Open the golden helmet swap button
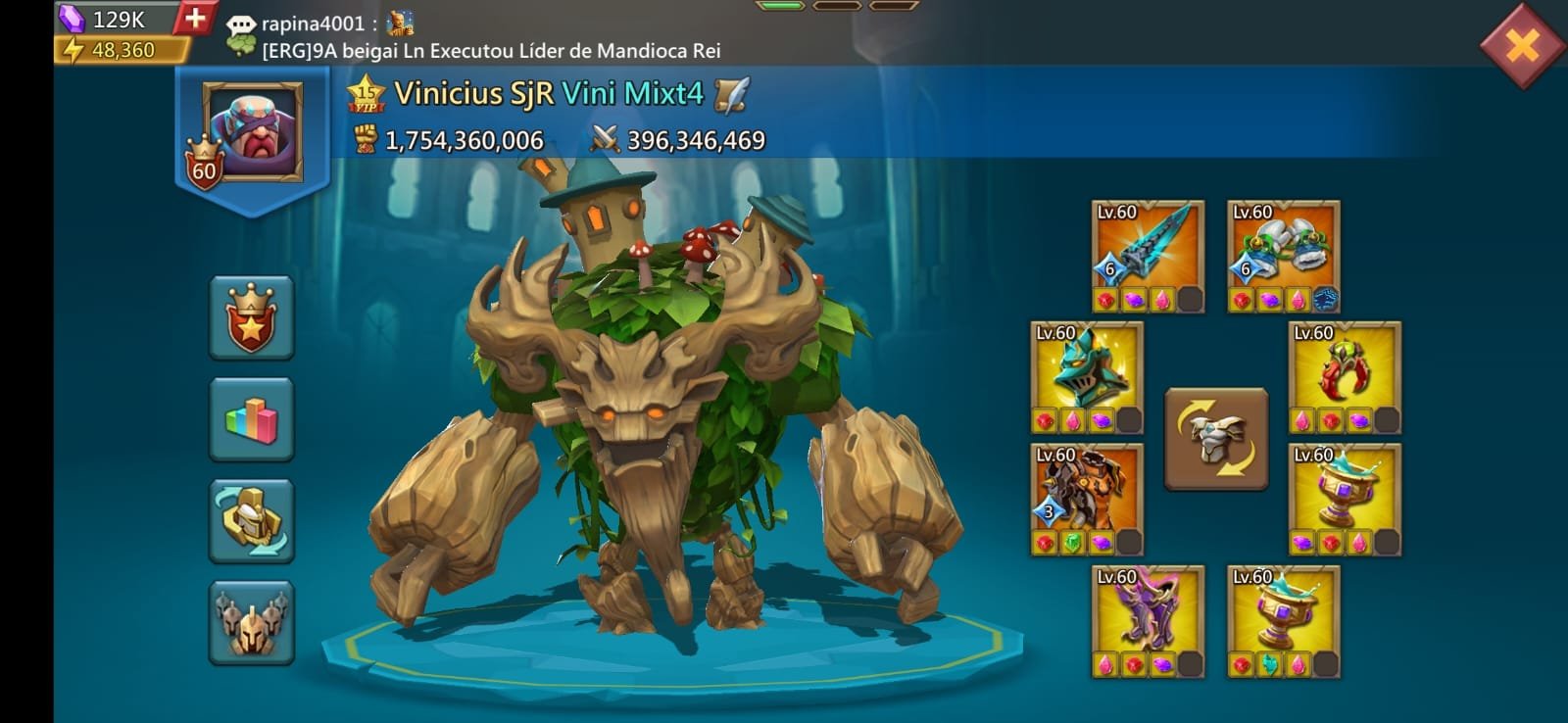Screen dimensions: 1568x723 (252, 521)
